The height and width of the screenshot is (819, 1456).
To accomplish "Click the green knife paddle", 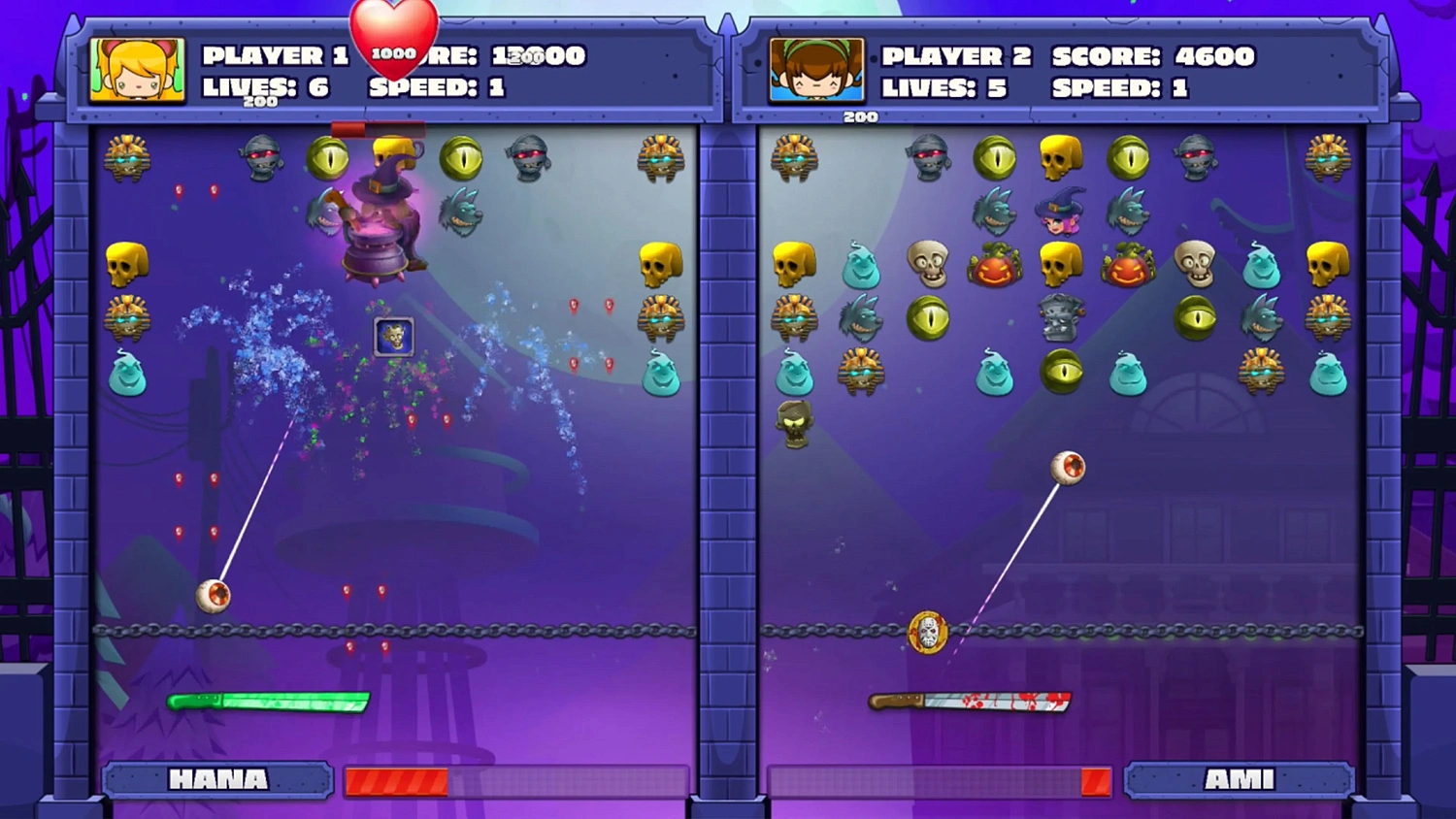I will pos(267,701).
